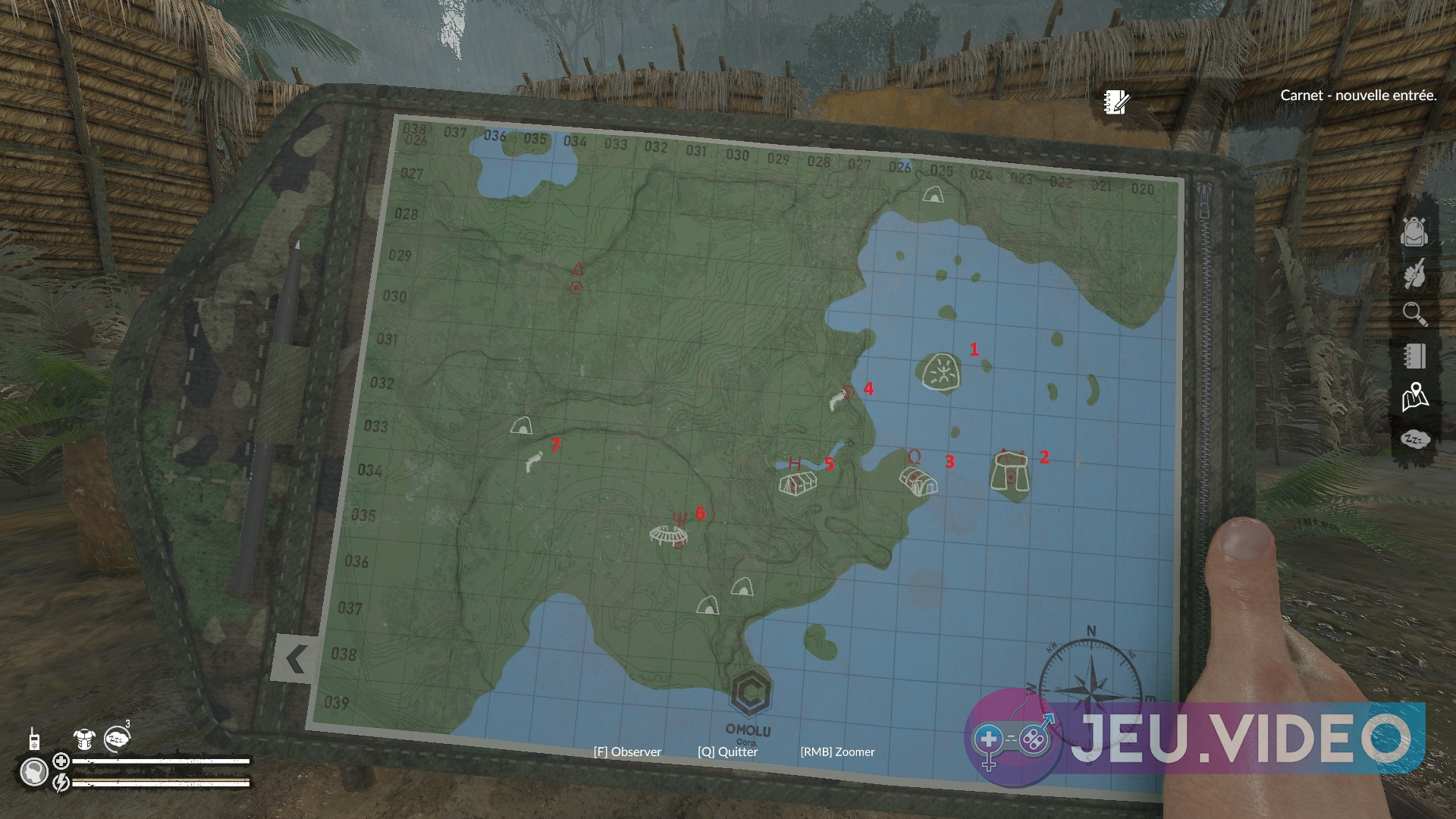Select the white marker labeled 7
The image size is (1456, 819).
534,460
